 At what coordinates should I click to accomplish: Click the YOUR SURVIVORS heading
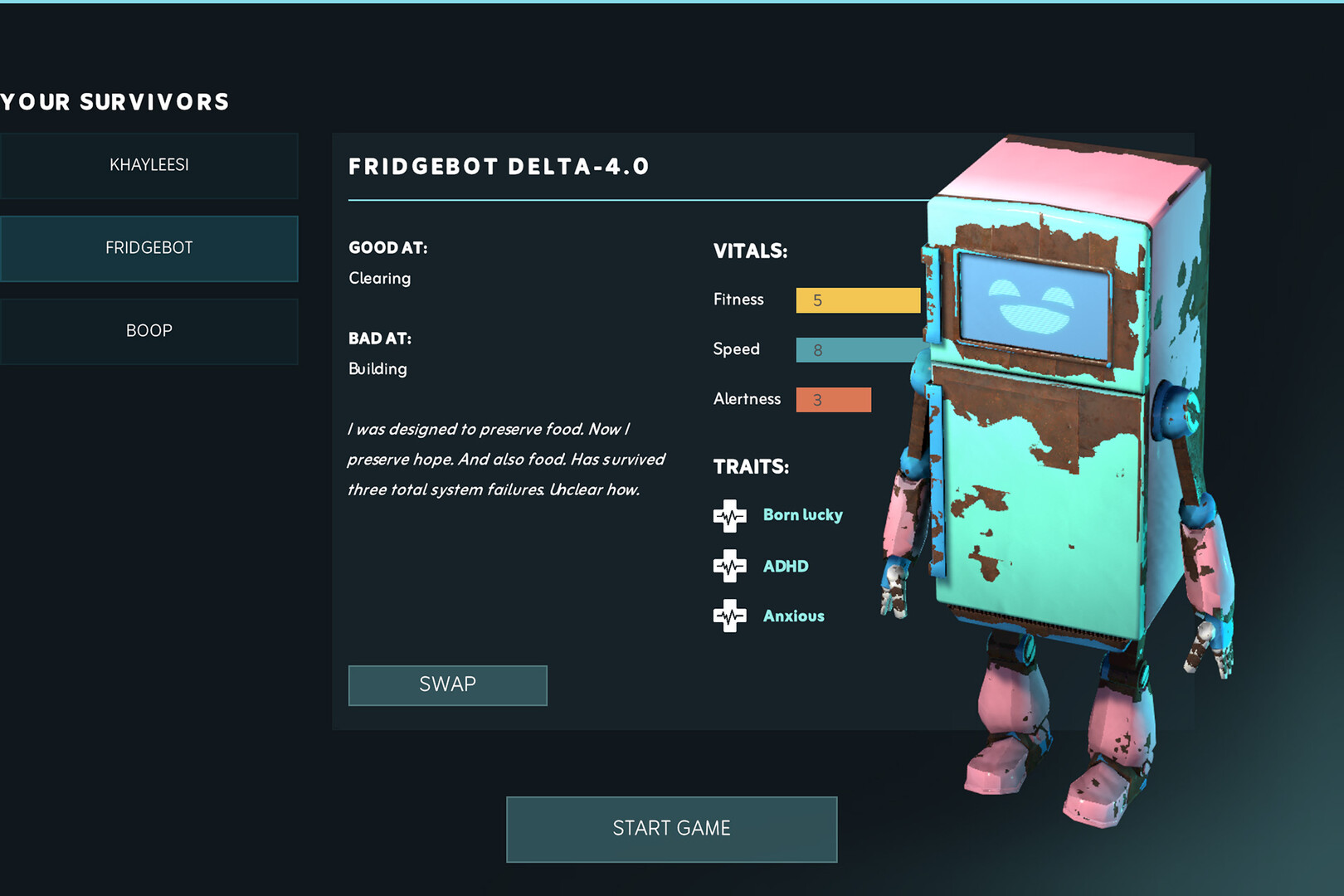coord(114,101)
